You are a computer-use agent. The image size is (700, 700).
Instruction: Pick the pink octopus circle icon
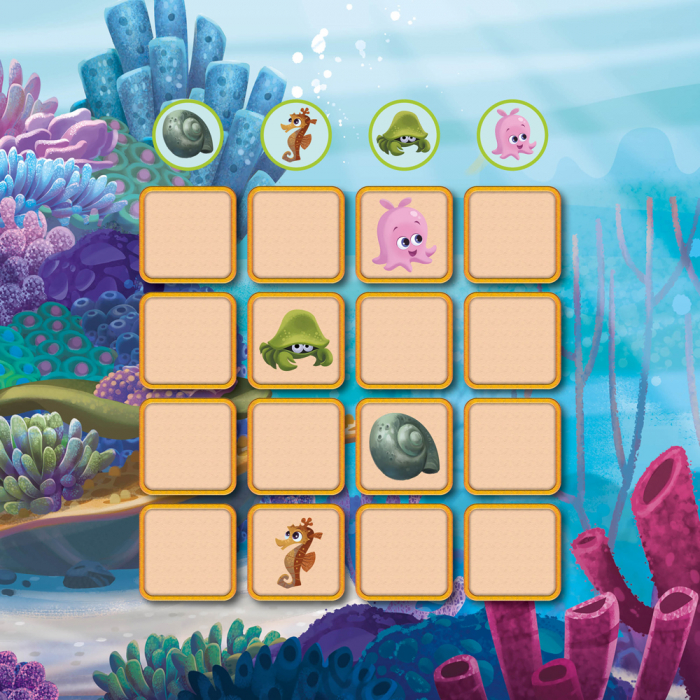click(512, 135)
